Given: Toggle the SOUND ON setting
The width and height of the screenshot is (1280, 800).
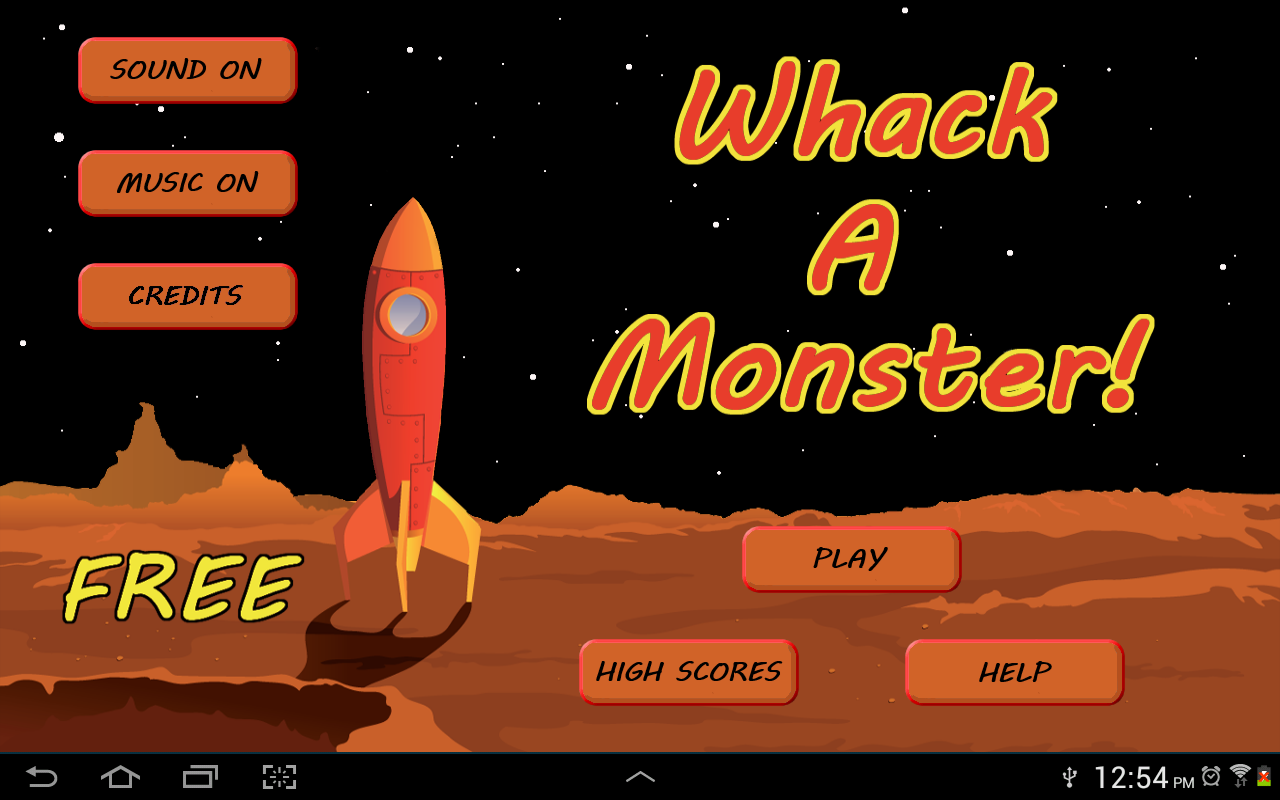Looking at the screenshot, I should point(187,69).
